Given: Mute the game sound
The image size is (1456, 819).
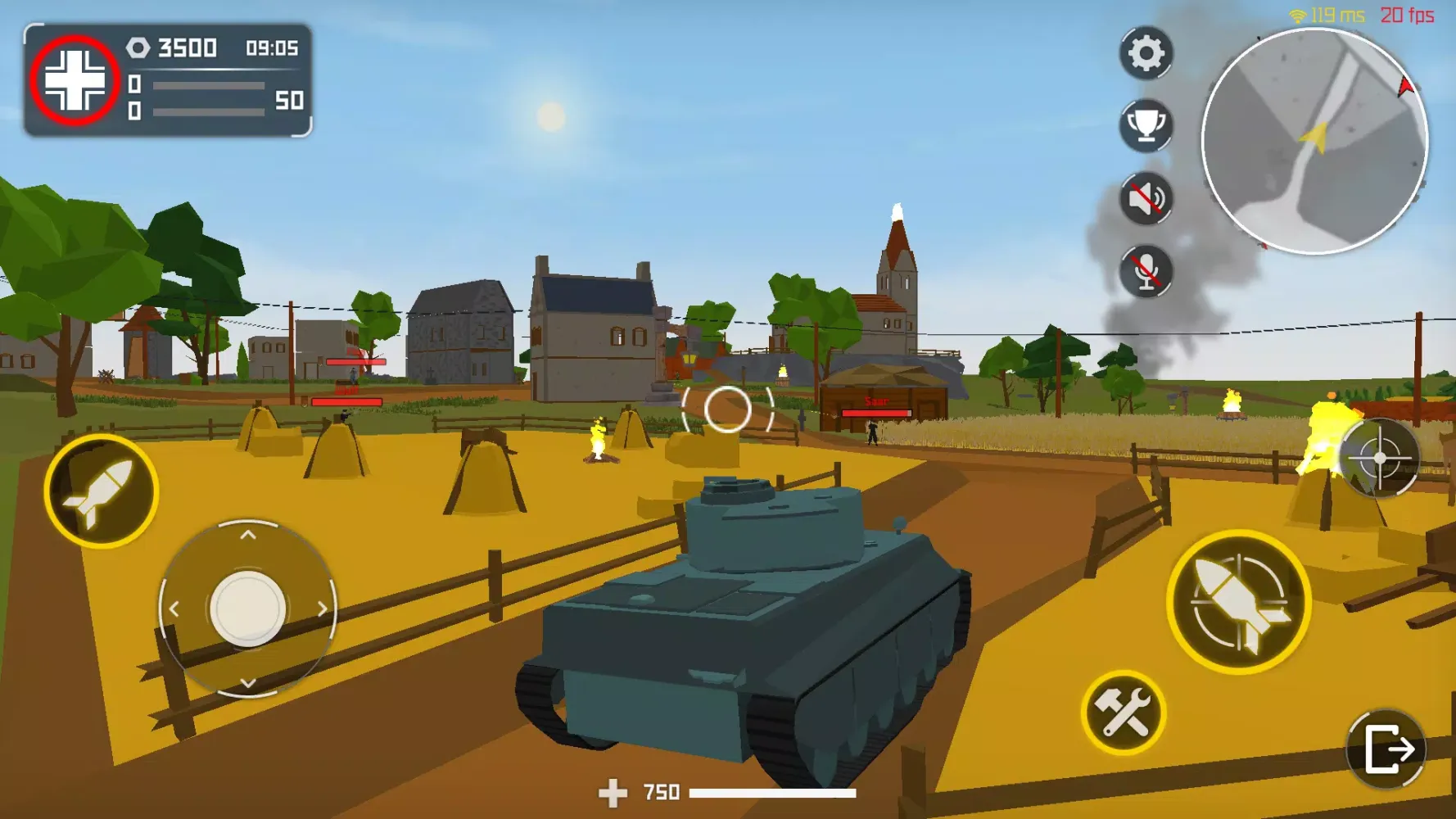Looking at the screenshot, I should click(1145, 199).
